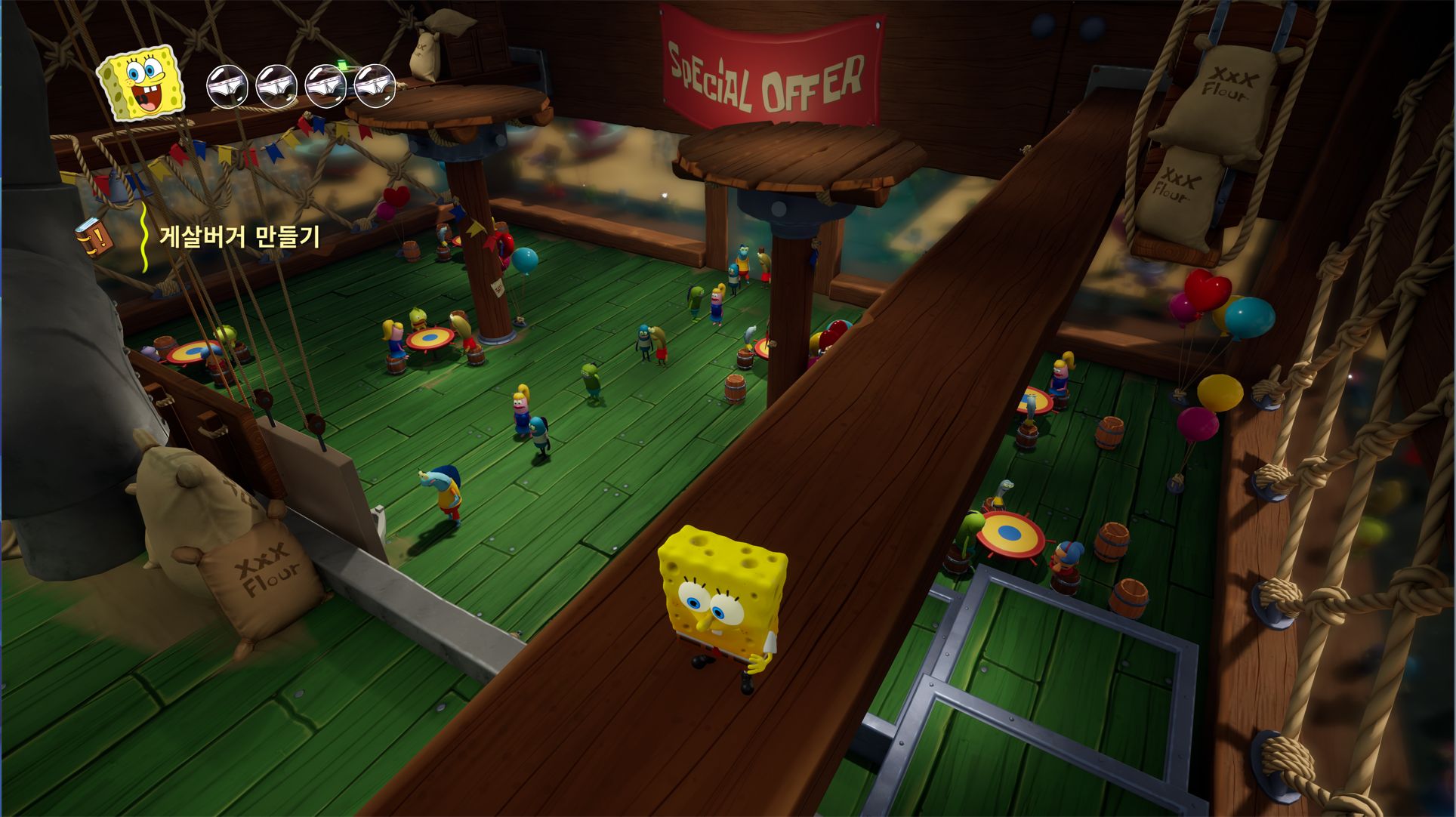Open the 게살버거 만들기 objective tracker
Image resolution: width=1456 pixels, height=817 pixels.
coord(239,237)
